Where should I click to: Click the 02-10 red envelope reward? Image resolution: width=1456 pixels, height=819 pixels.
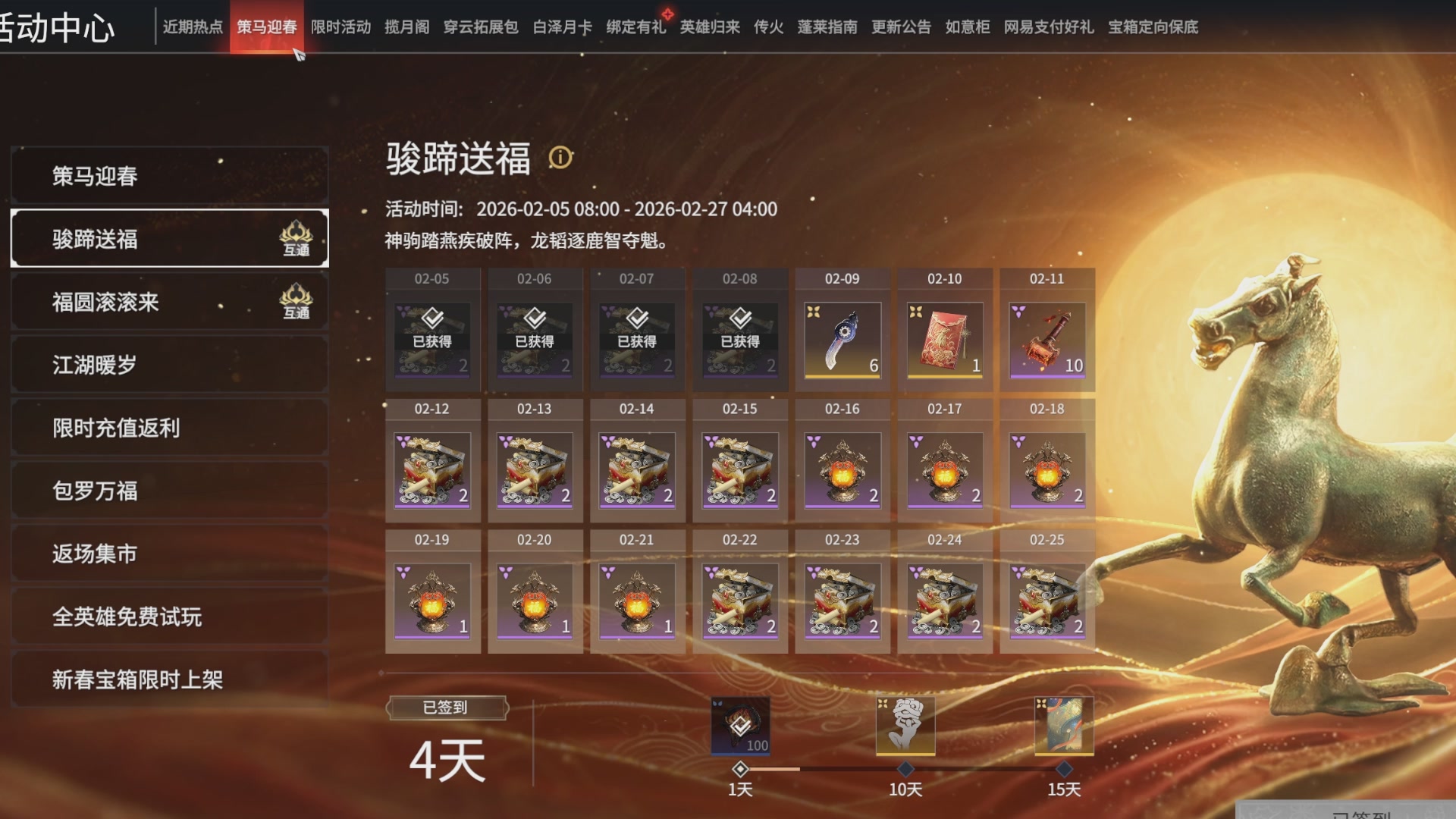944,340
